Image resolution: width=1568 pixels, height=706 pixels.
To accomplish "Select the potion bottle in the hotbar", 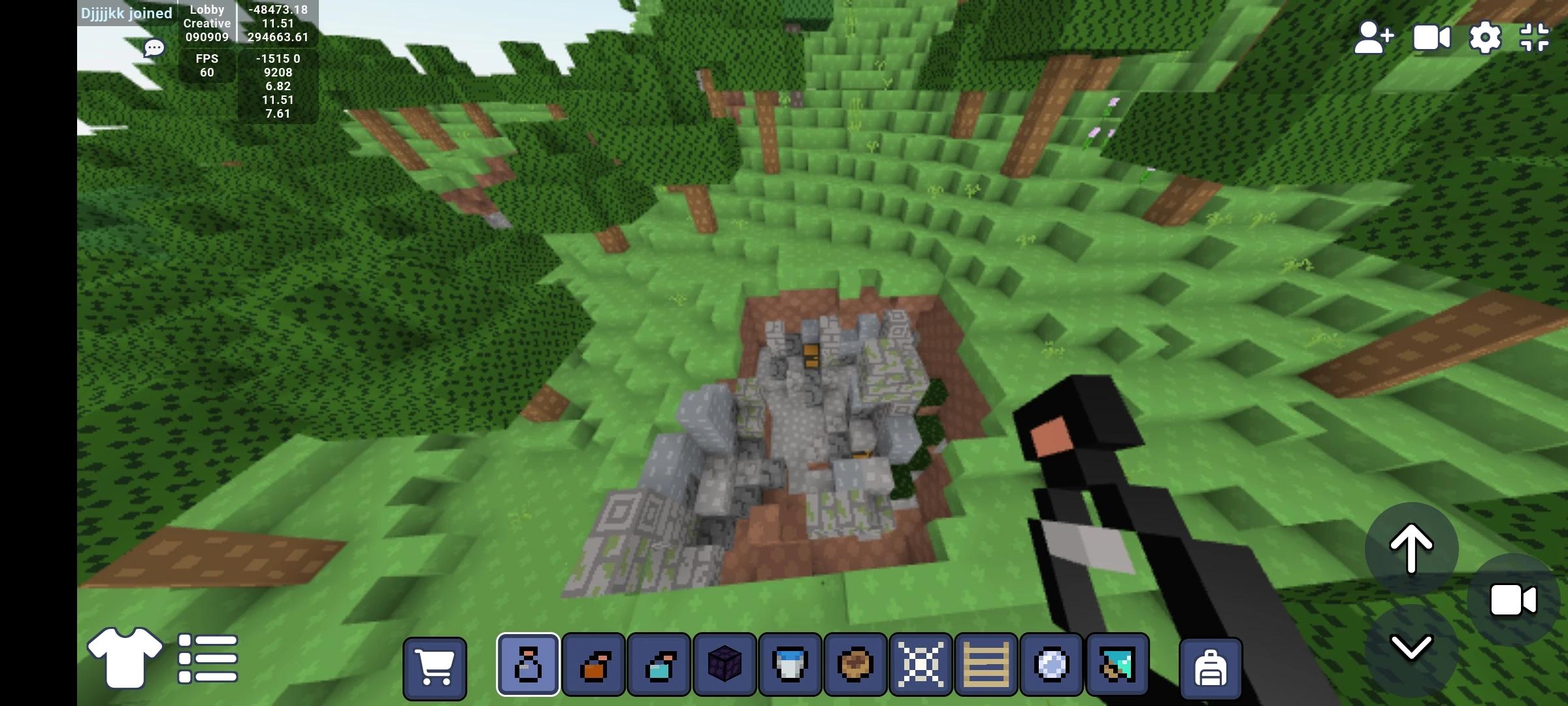I will pyautogui.click(x=527, y=664).
